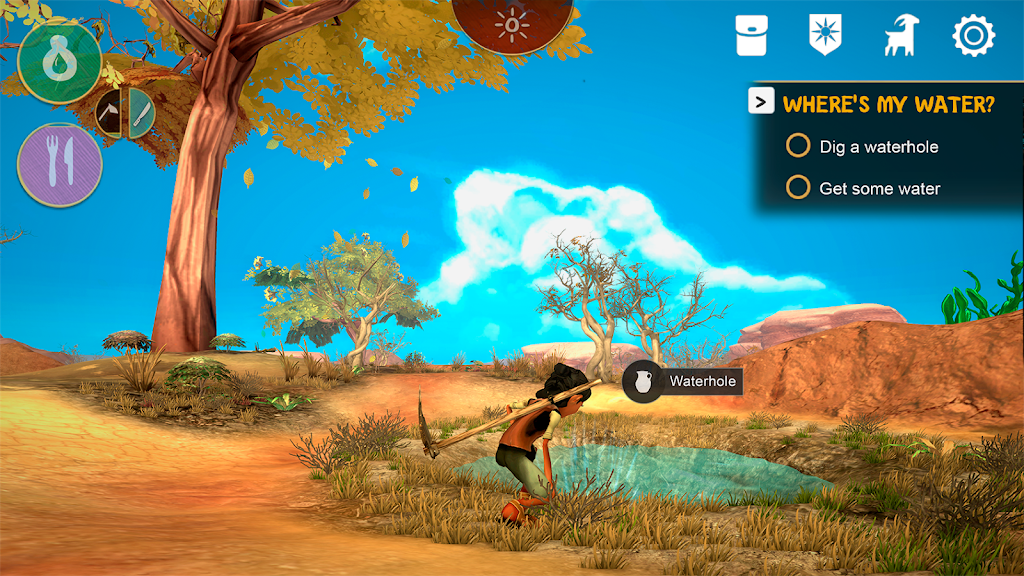Equip the hoe tool
This screenshot has width=1024, height=576.
(x=110, y=113)
